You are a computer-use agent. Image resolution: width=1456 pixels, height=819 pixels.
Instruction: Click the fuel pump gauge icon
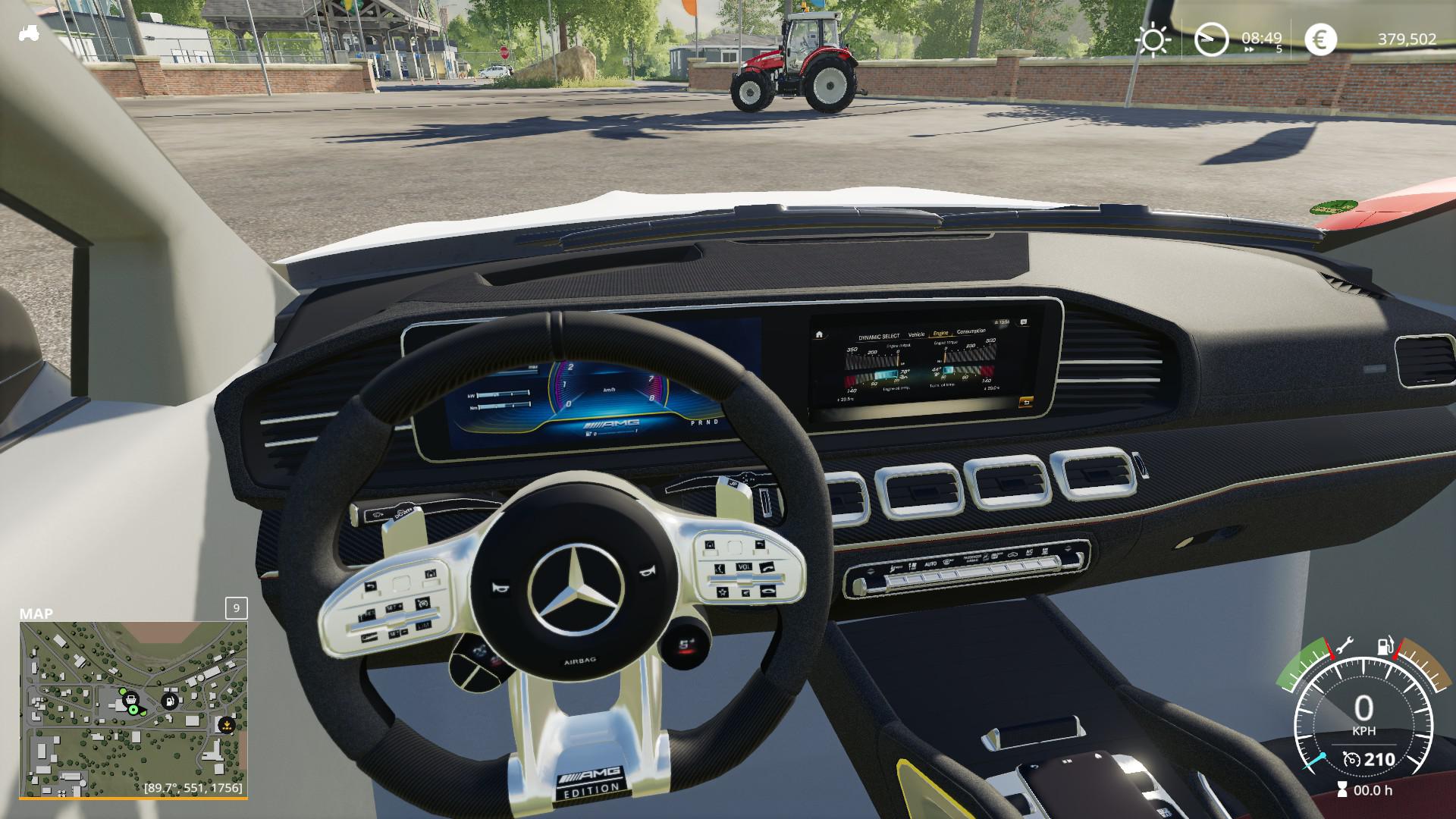click(x=1385, y=647)
